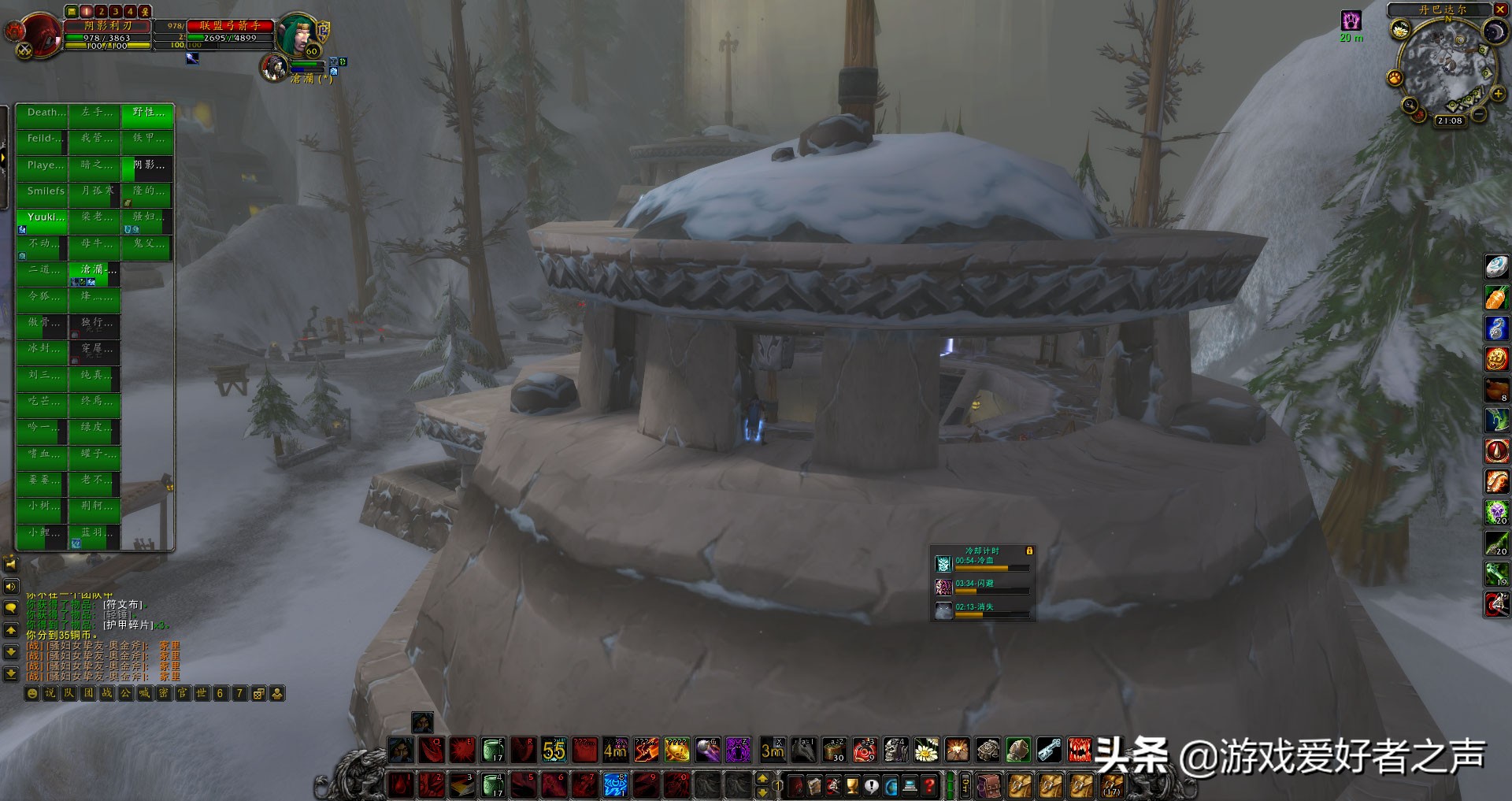The image size is (1512, 801).
Task: Switch chat channel to 喊 (Yell)
Action: click(x=144, y=694)
